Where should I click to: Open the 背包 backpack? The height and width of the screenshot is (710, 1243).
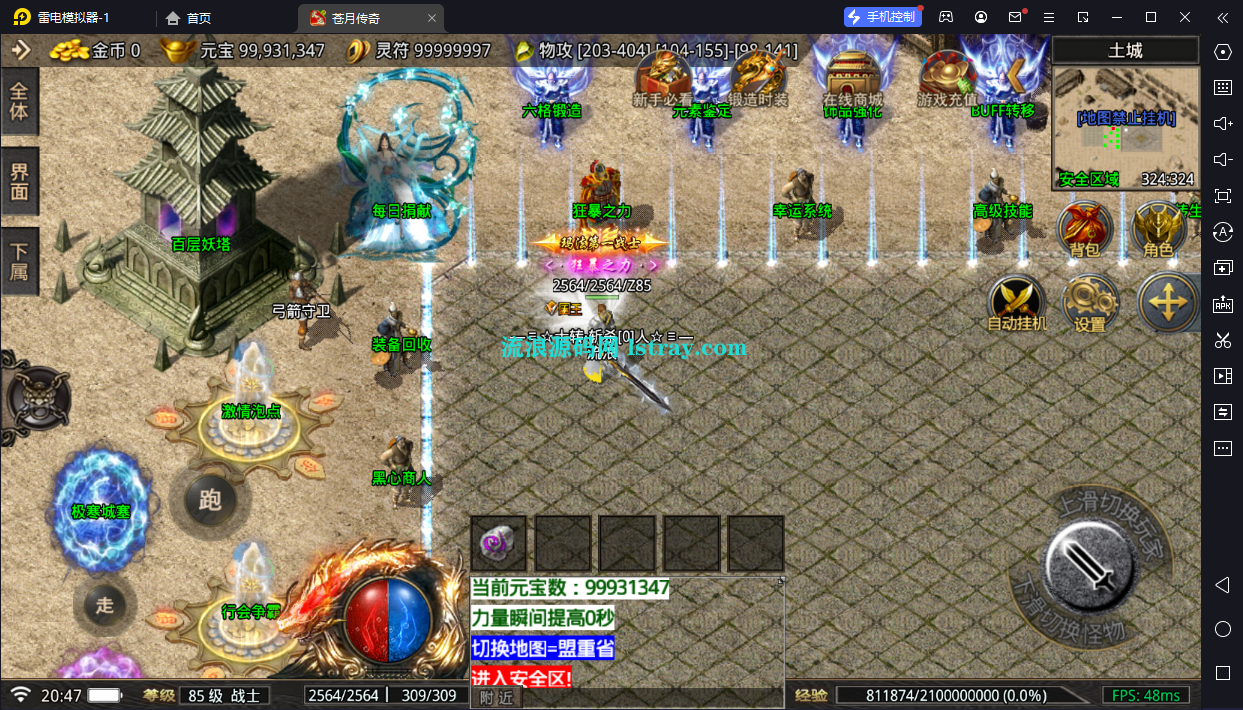point(1085,228)
